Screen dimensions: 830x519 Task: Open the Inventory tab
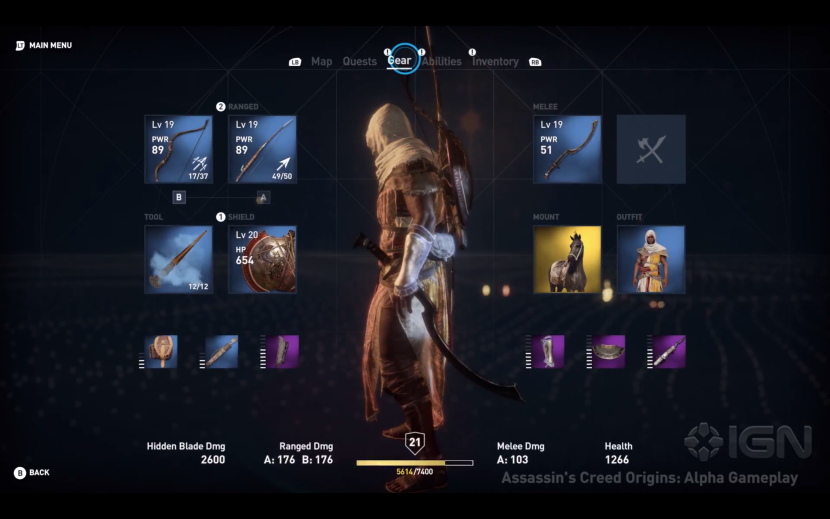(495, 62)
